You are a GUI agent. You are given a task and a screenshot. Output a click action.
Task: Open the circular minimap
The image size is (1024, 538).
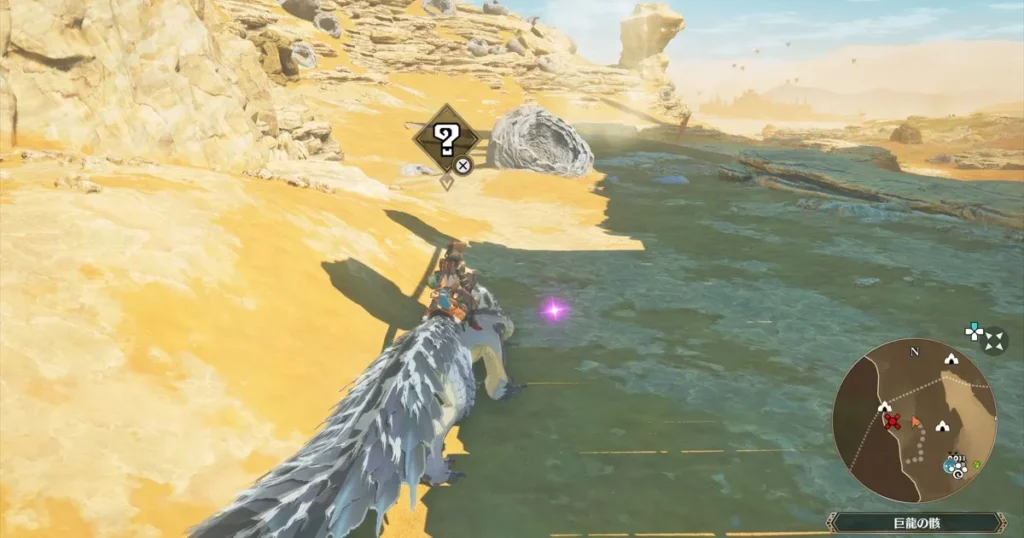tap(914, 420)
